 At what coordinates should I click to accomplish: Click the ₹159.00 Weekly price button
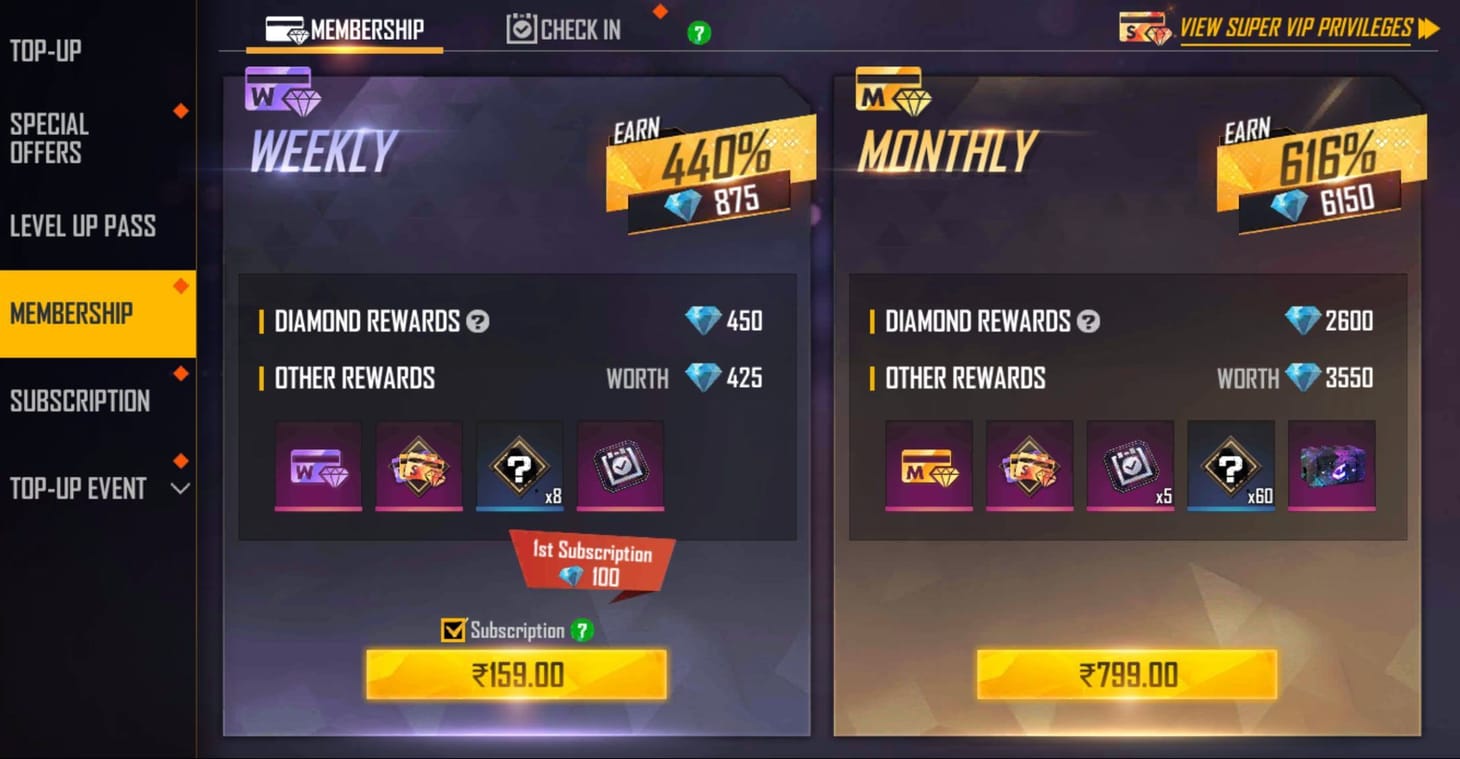(517, 674)
